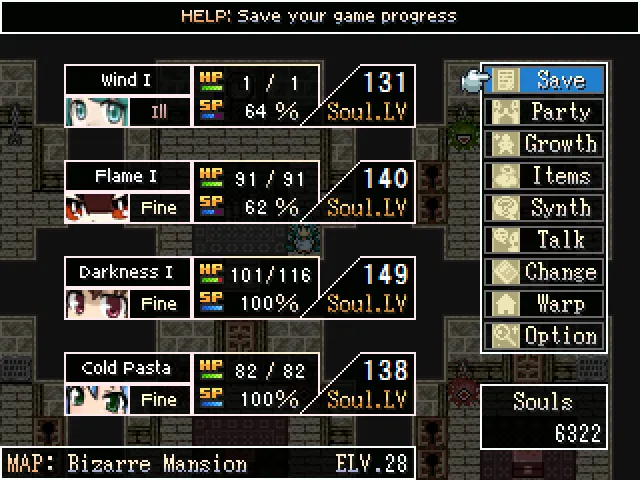Viewport: 640px width, 480px height.
Task: Choose Talk from the menu
Action: pyautogui.click(x=547, y=240)
